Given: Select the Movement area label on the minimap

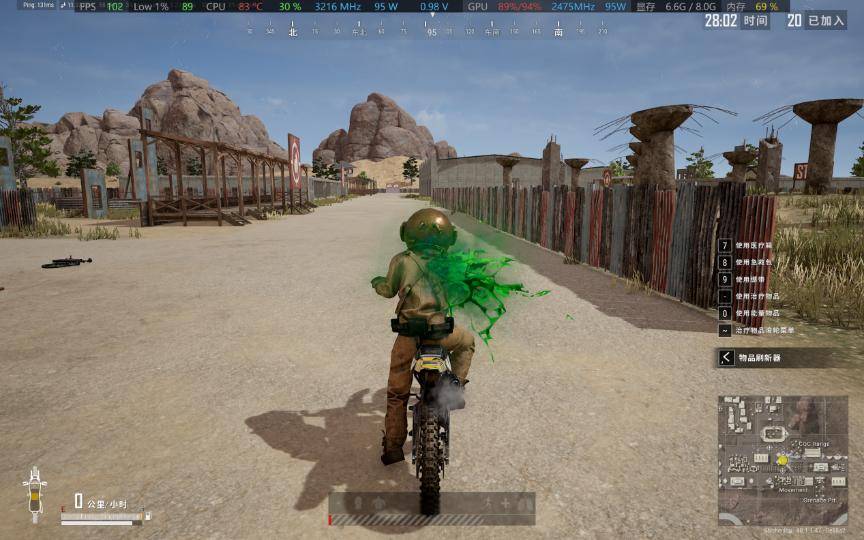Looking at the screenshot, I should click(795, 490).
